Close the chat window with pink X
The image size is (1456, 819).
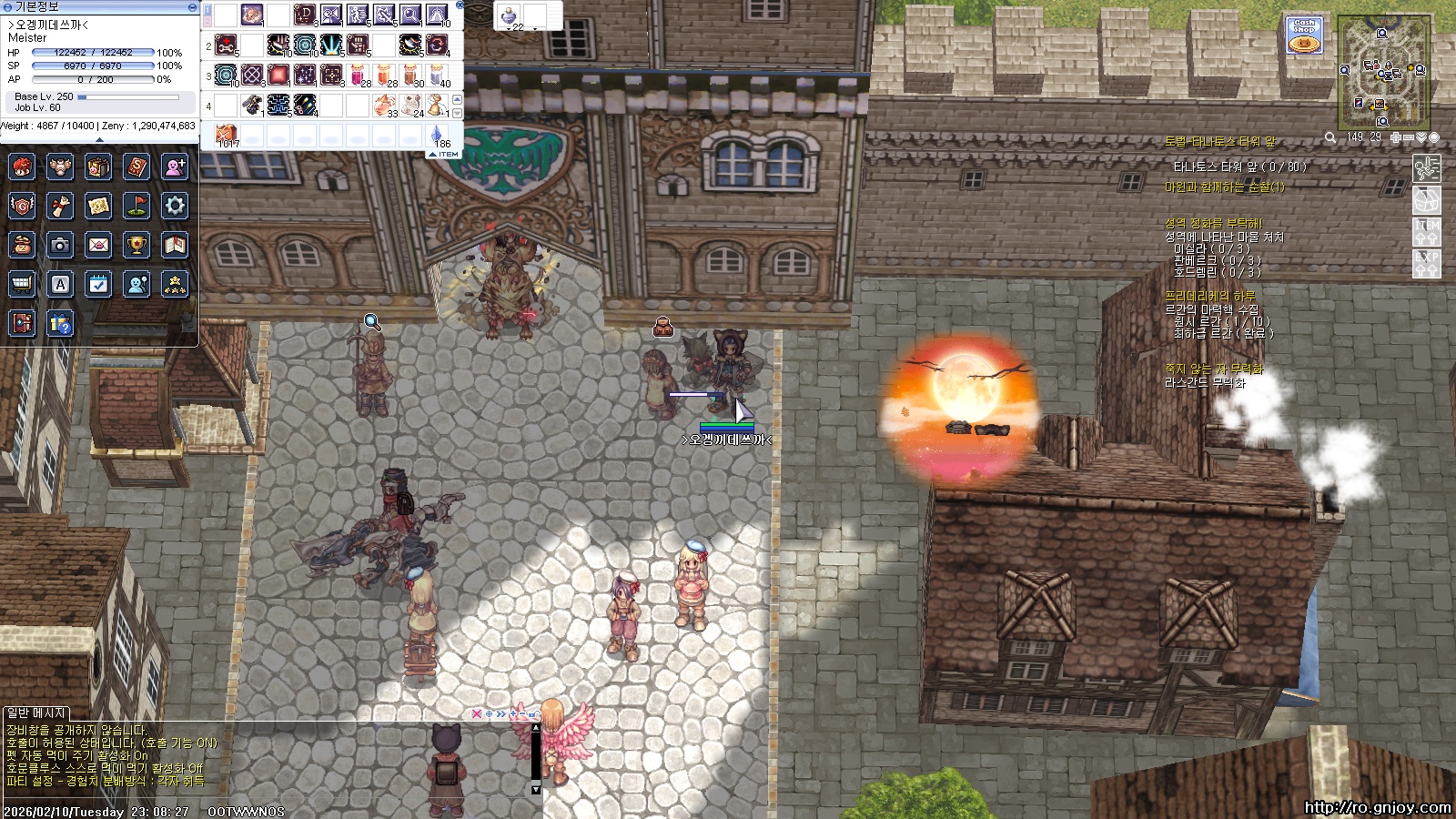click(x=476, y=714)
